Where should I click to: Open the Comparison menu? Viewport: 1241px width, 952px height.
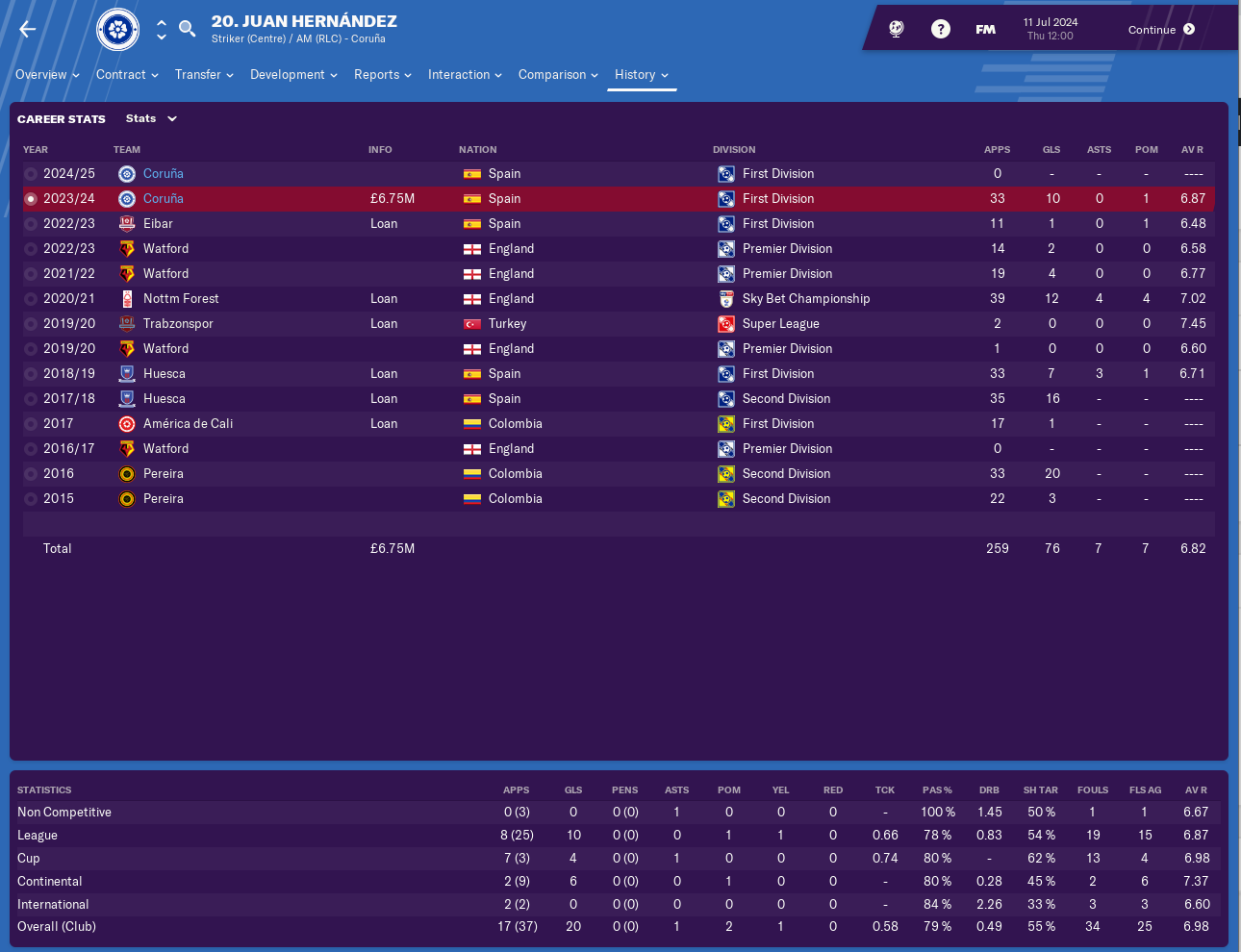point(558,75)
